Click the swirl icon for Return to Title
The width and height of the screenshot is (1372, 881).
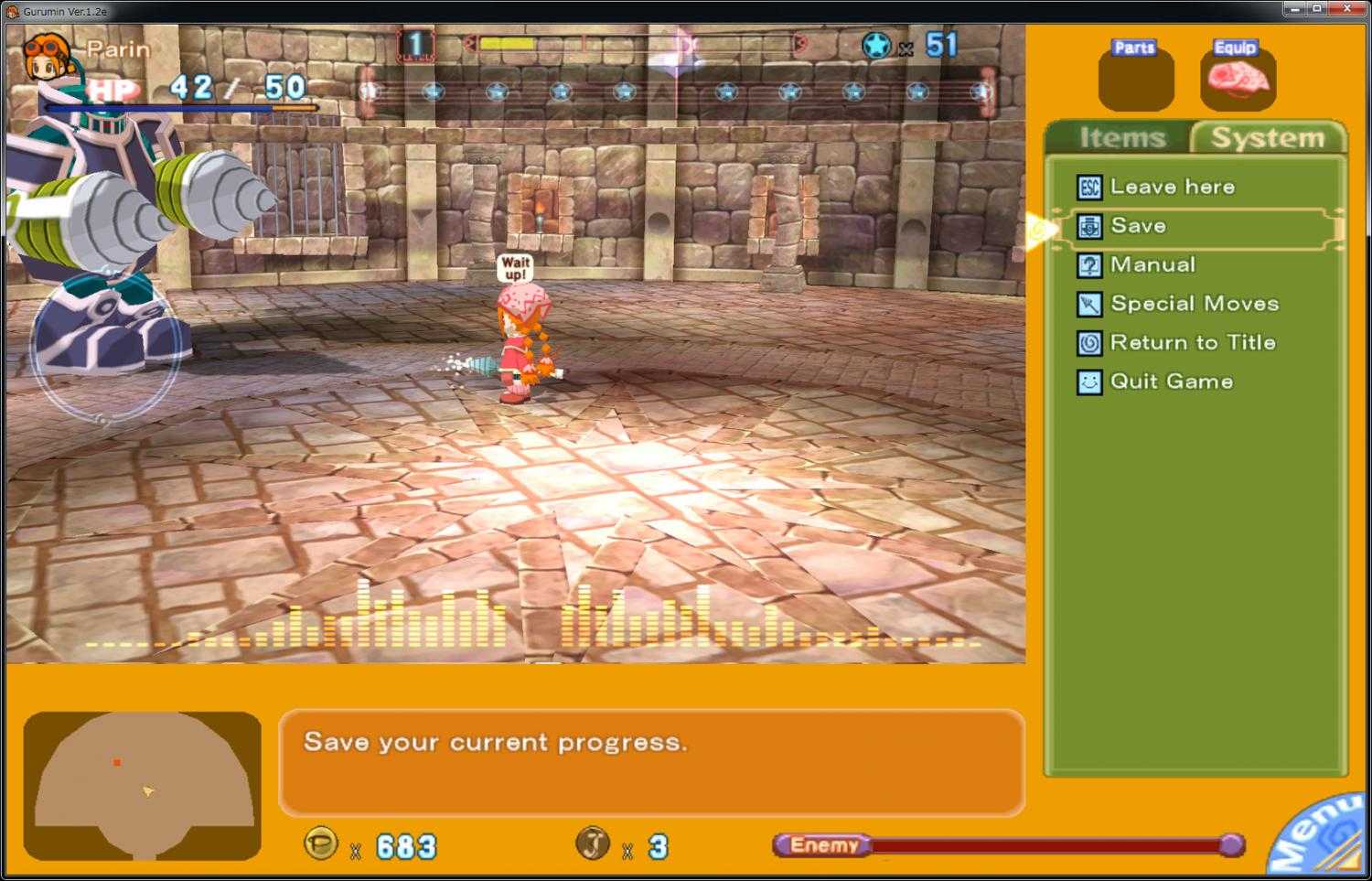click(1088, 342)
